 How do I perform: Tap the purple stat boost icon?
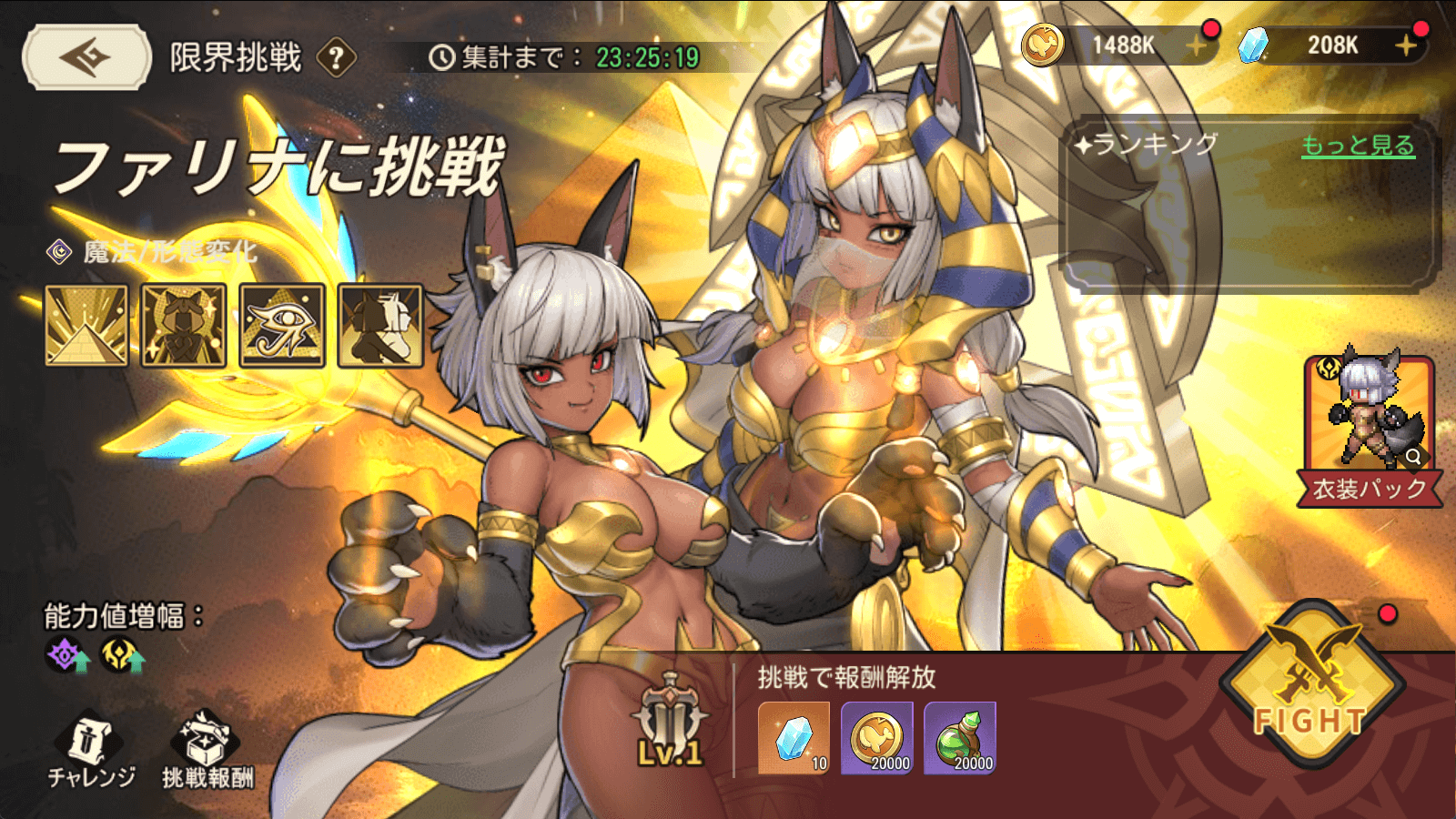click(67, 655)
